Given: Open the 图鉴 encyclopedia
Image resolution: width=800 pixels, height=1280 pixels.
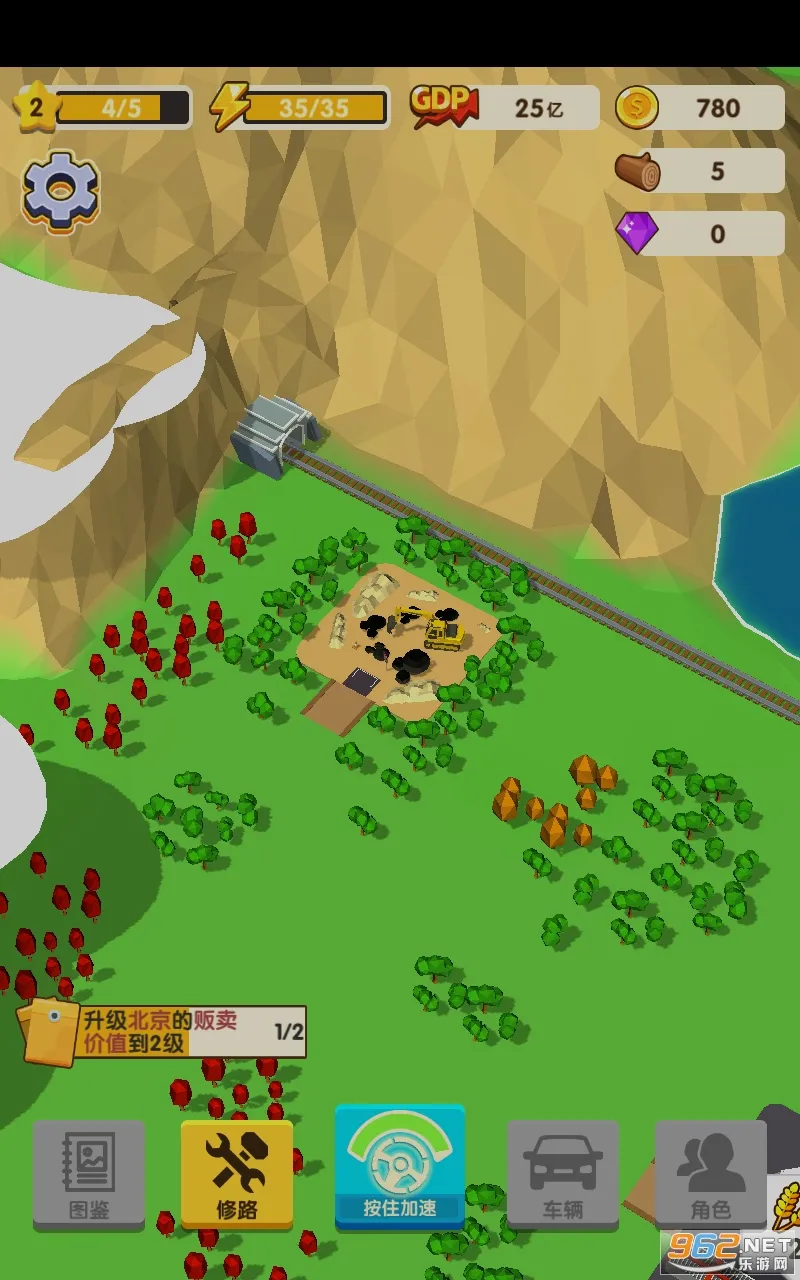Looking at the screenshot, I should pyautogui.click(x=89, y=1173).
